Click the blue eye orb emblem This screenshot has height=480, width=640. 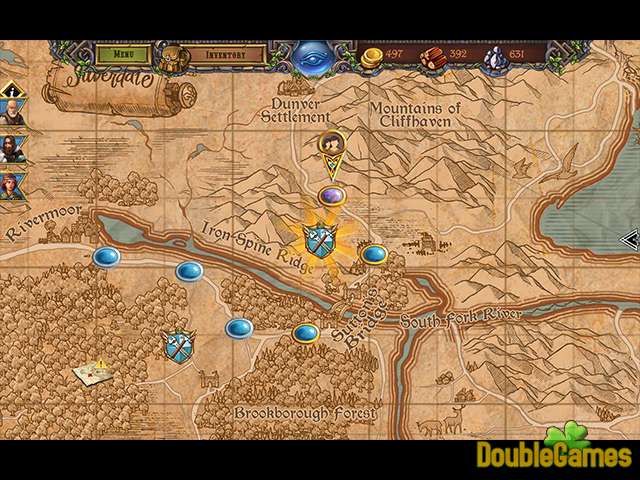coord(318,55)
